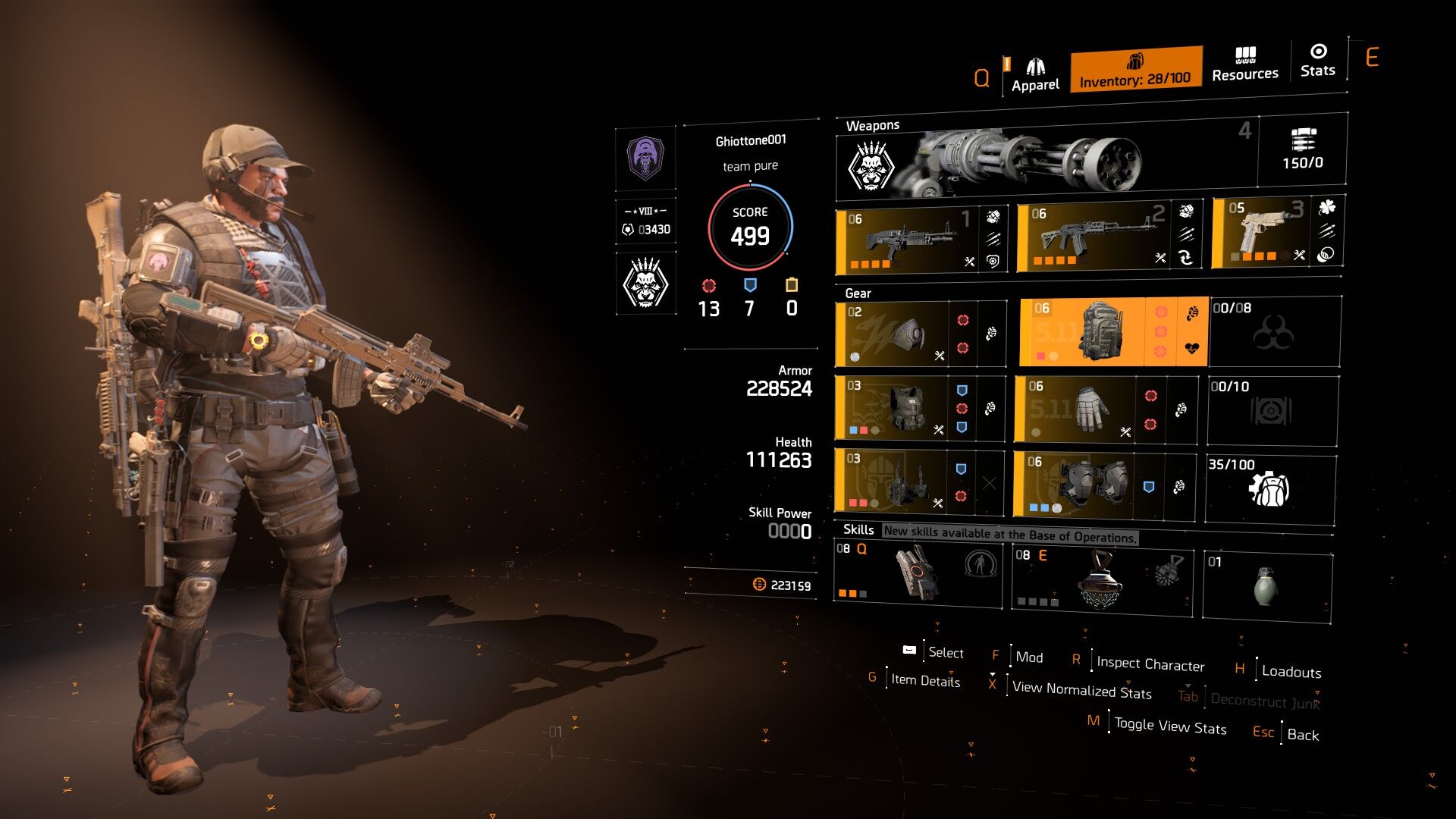The image size is (1456, 819).
Task: Open the Stats tab
Action: click(x=1318, y=61)
